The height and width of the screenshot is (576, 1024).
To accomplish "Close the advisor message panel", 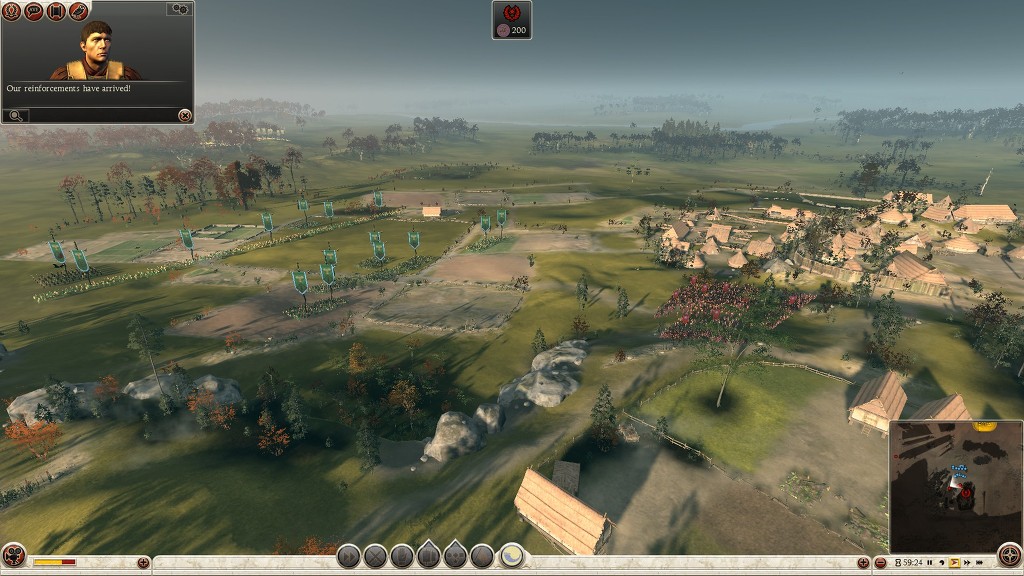I will click(x=184, y=116).
